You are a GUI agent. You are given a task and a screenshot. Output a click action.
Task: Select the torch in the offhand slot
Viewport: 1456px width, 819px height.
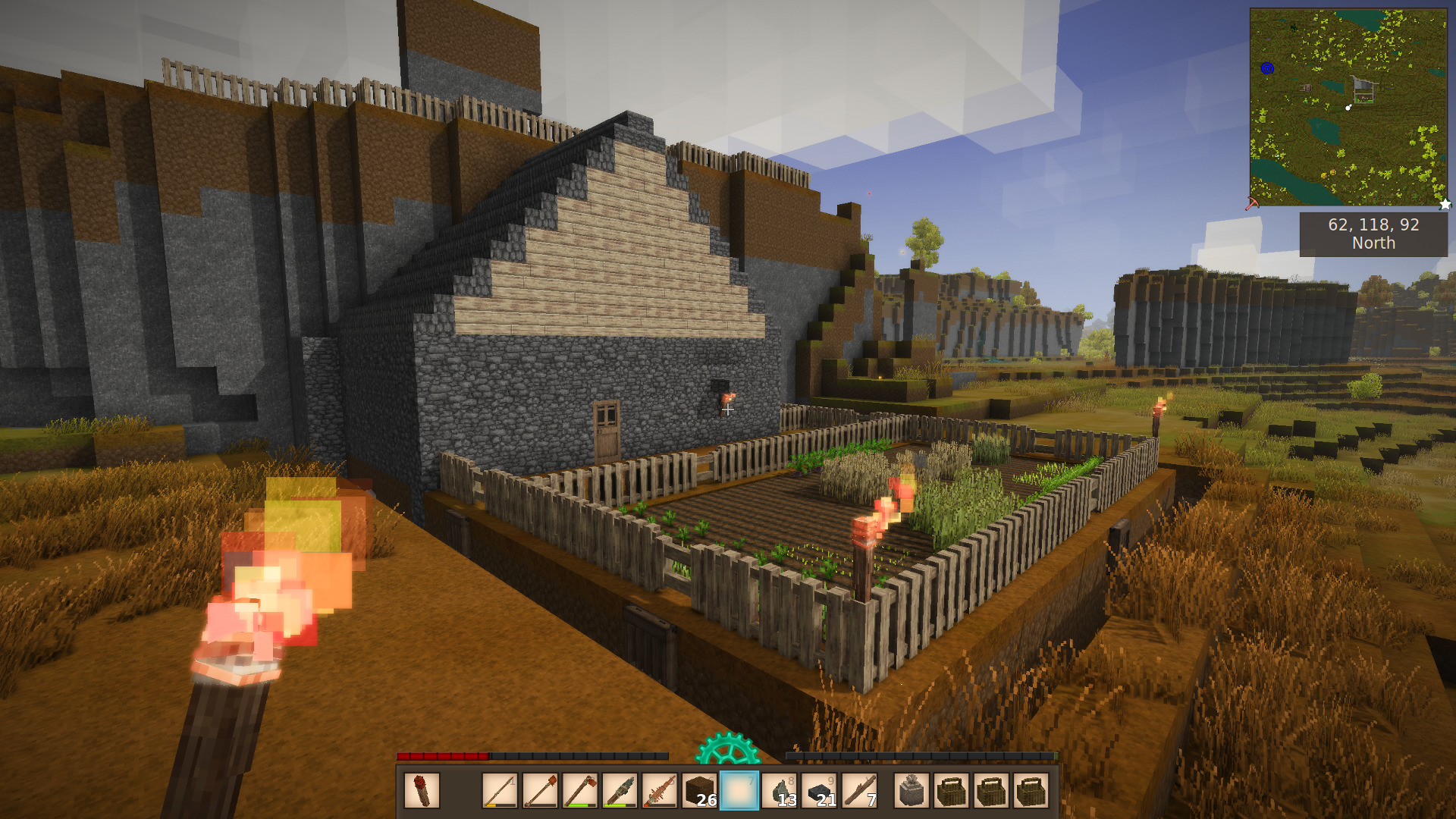pos(422,791)
